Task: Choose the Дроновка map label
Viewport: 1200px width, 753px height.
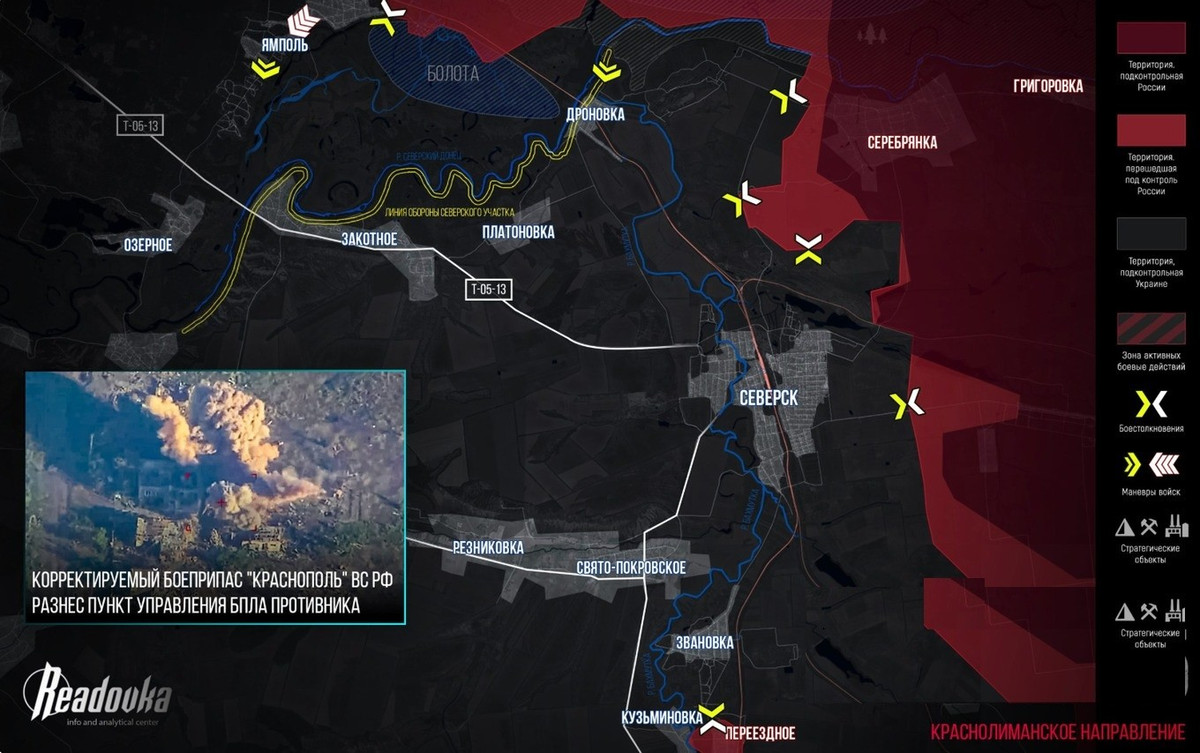Action: coord(594,115)
